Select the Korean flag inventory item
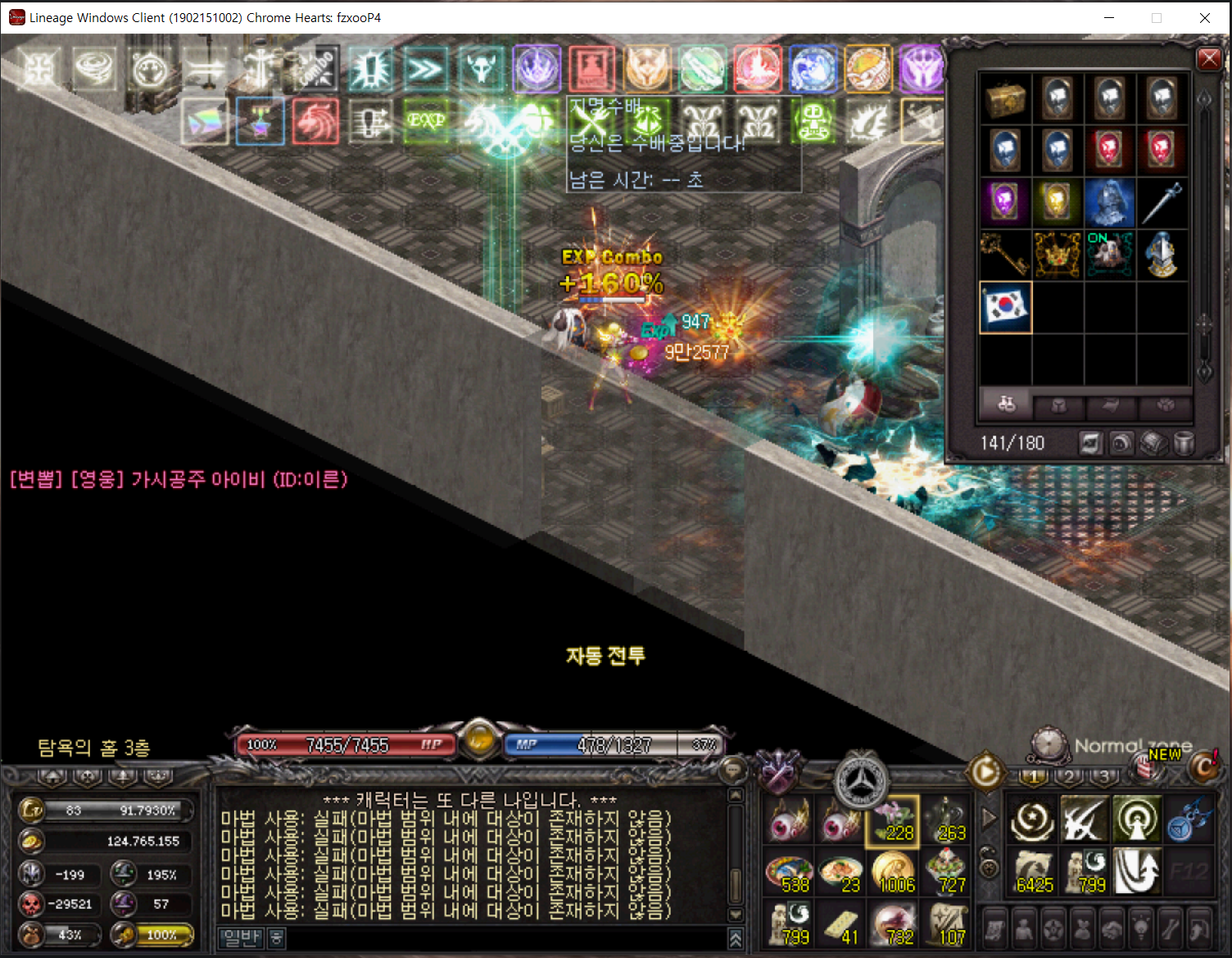The width and height of the screenshot is (1232, 958). click(x=1005, y=307)
